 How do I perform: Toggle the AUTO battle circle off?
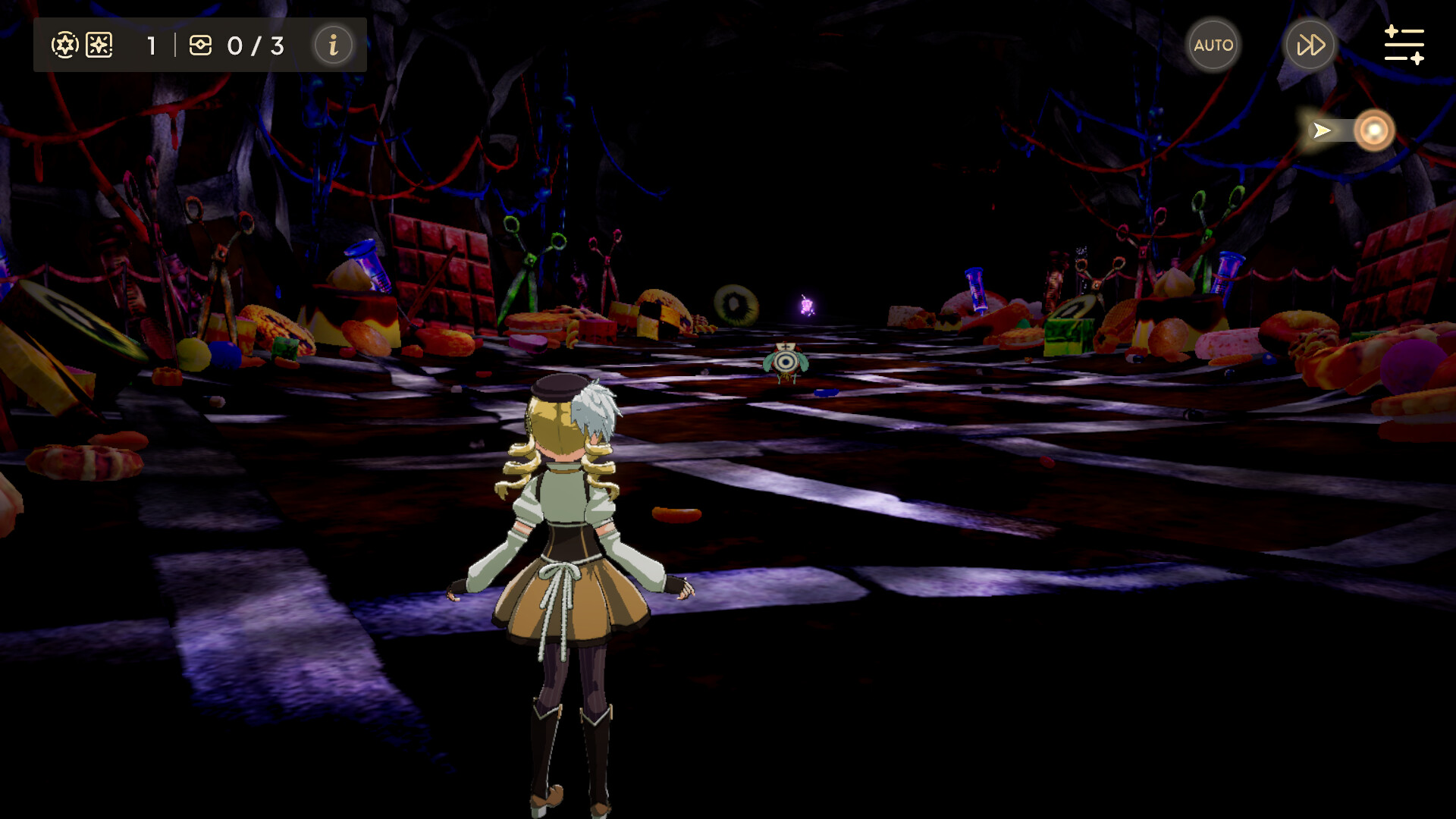(x=1213, y=44)
